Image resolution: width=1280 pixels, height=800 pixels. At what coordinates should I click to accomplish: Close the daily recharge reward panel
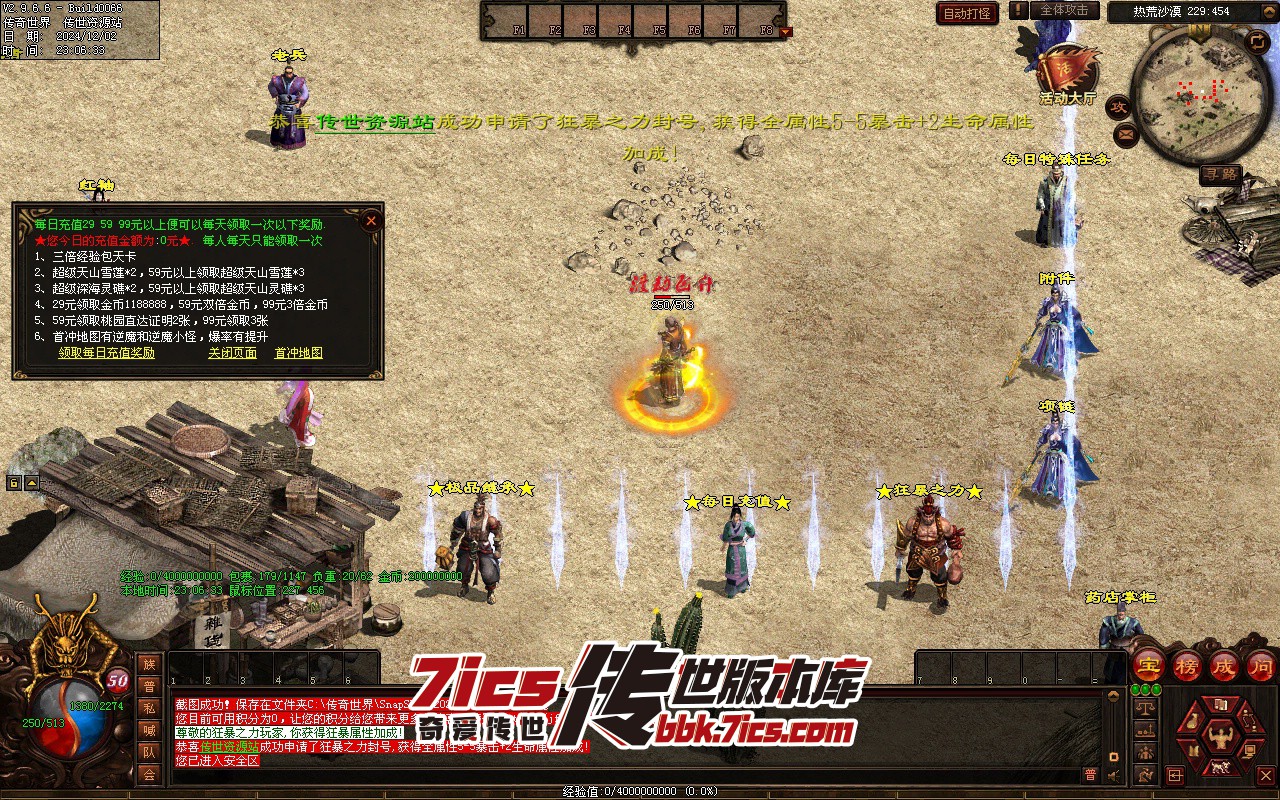(371, 220)
